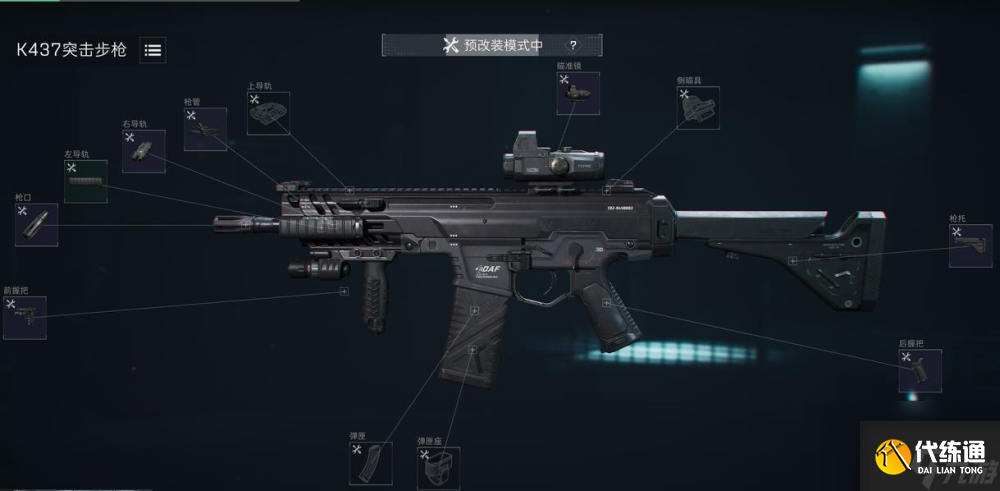Screen dimensions: 1000x491
Task: Choose the 侧瞄具 side sight slot
Action: (698, 106)
